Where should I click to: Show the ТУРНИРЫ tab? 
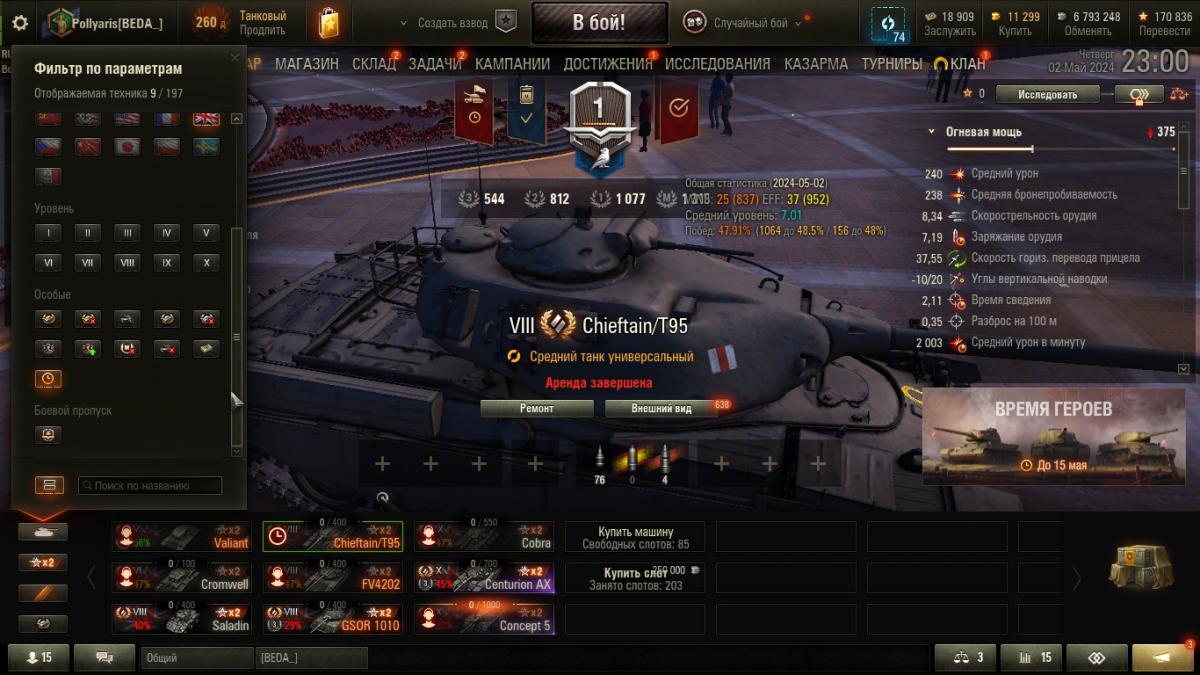coord(891,64)
